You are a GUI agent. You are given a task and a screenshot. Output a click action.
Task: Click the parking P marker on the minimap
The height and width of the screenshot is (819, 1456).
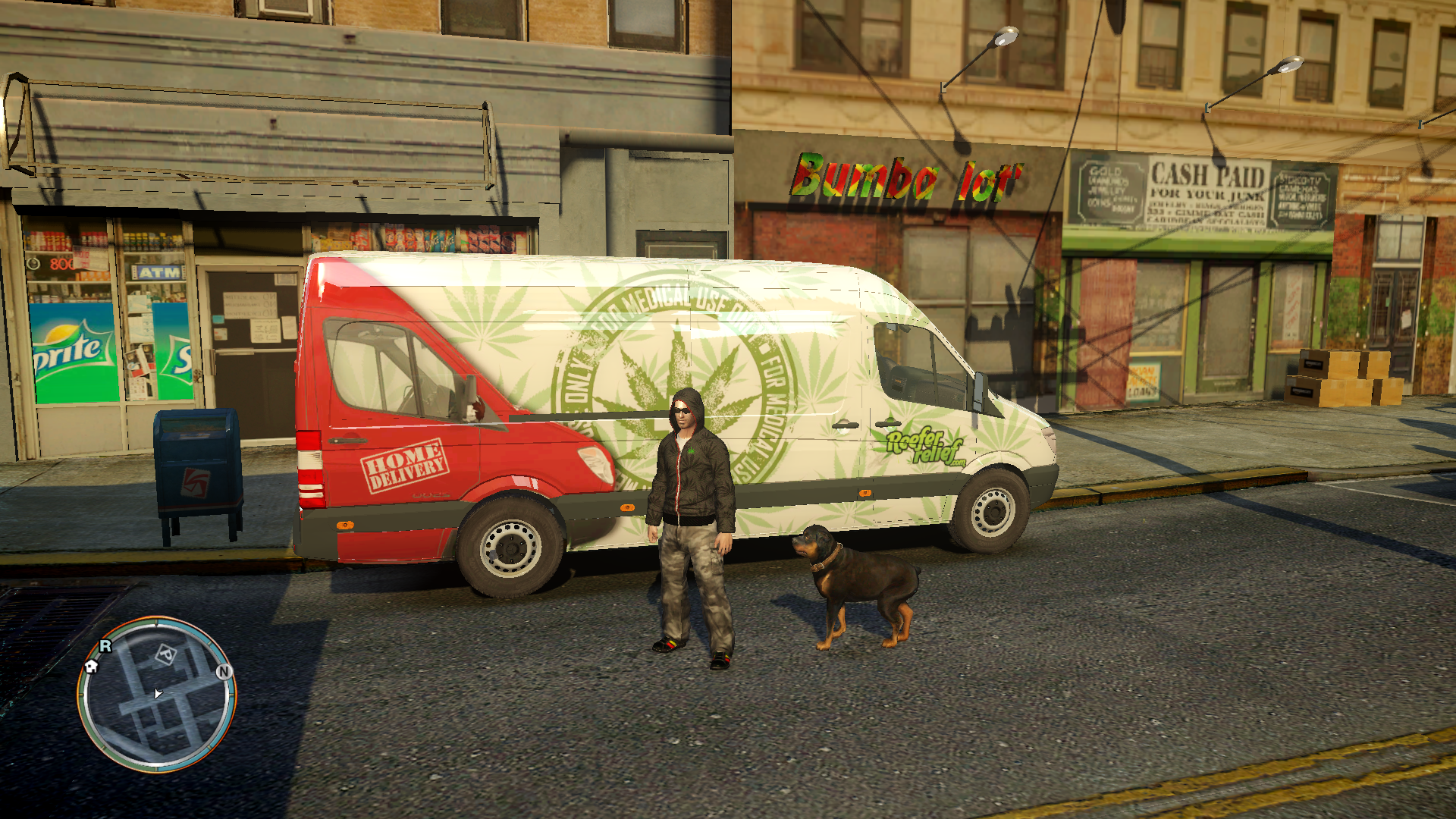[165, 654]
